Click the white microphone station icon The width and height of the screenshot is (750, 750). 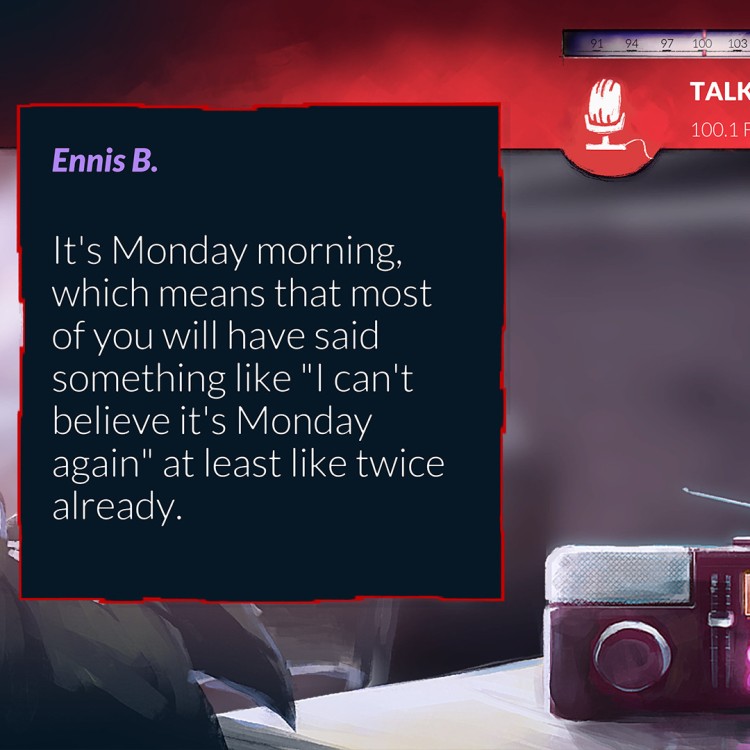pos(605,112)
